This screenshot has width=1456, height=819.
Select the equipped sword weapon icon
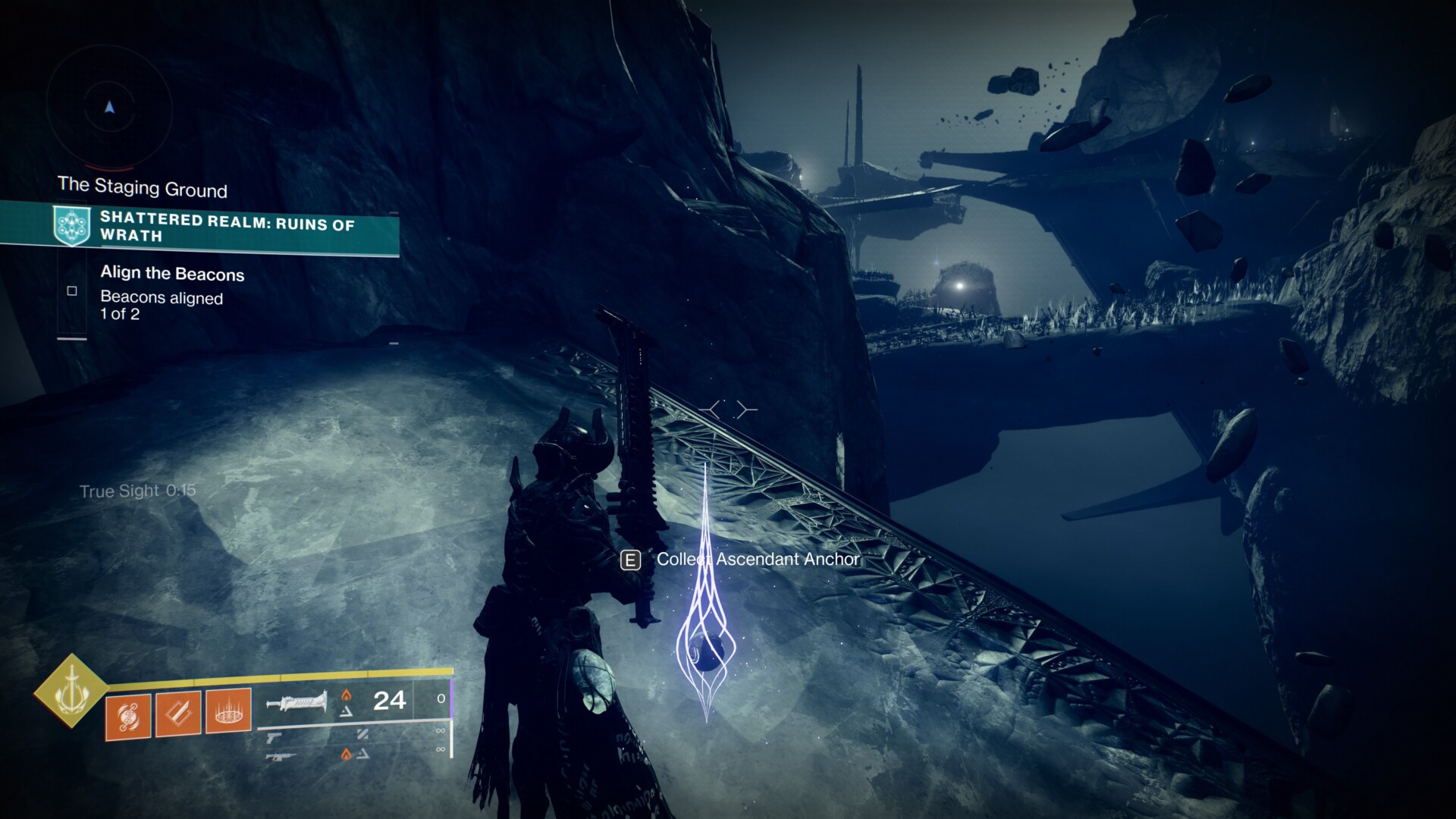tap(297, 701)
